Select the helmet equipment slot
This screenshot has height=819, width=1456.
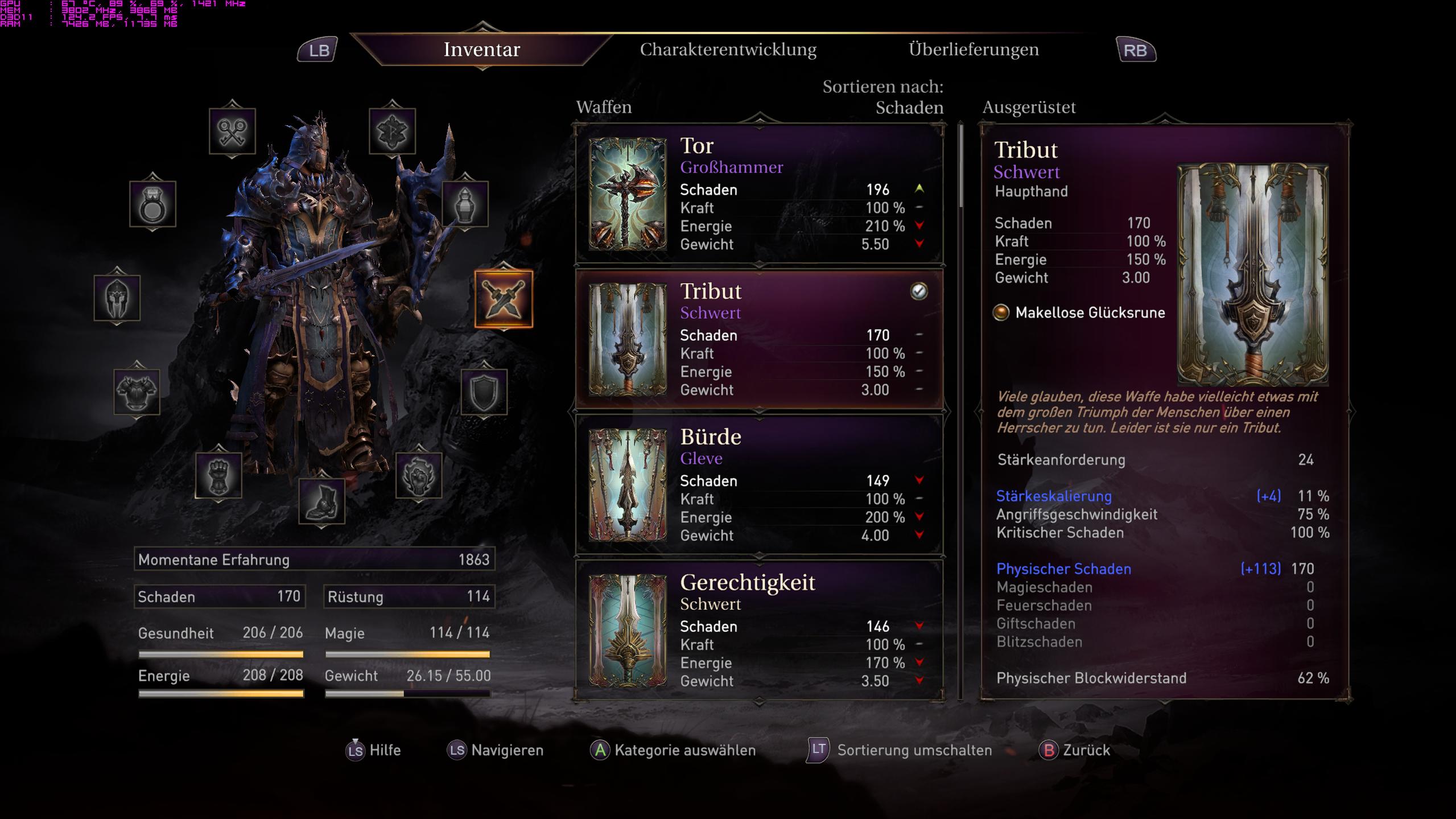click(117, 298)
